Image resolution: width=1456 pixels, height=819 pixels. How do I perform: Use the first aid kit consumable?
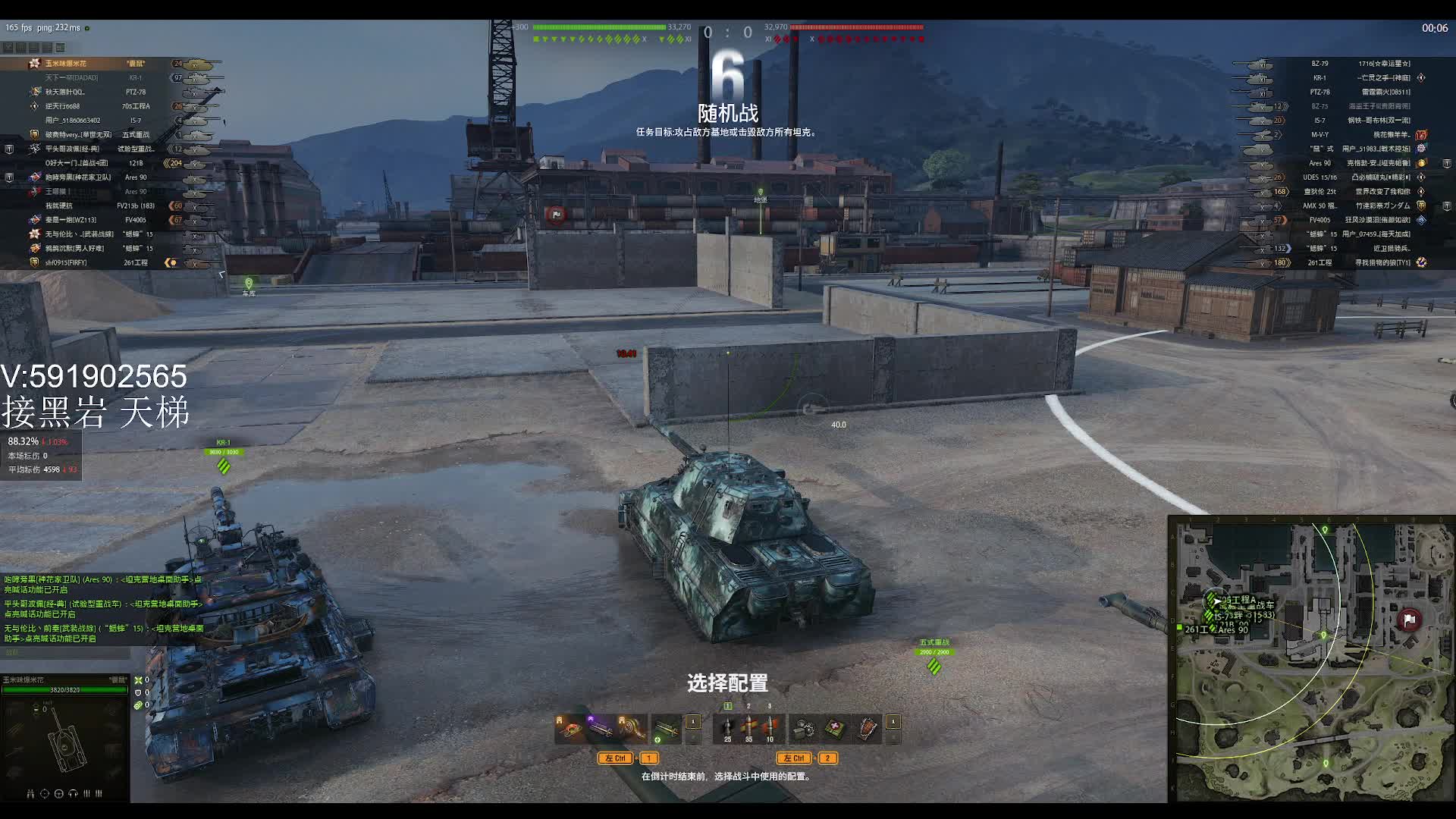[836, 729]
